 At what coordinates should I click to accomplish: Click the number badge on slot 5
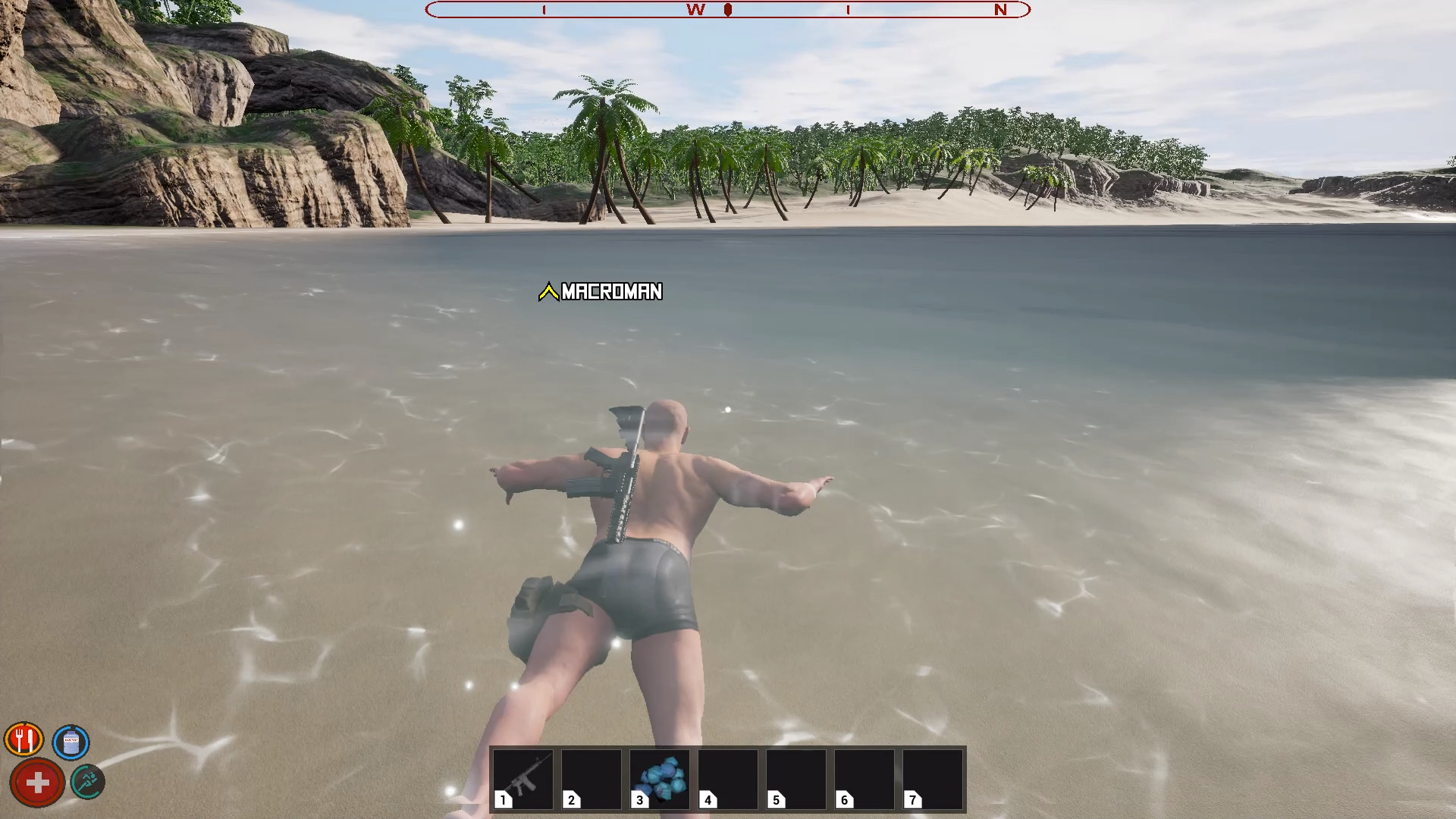[776, 799]
